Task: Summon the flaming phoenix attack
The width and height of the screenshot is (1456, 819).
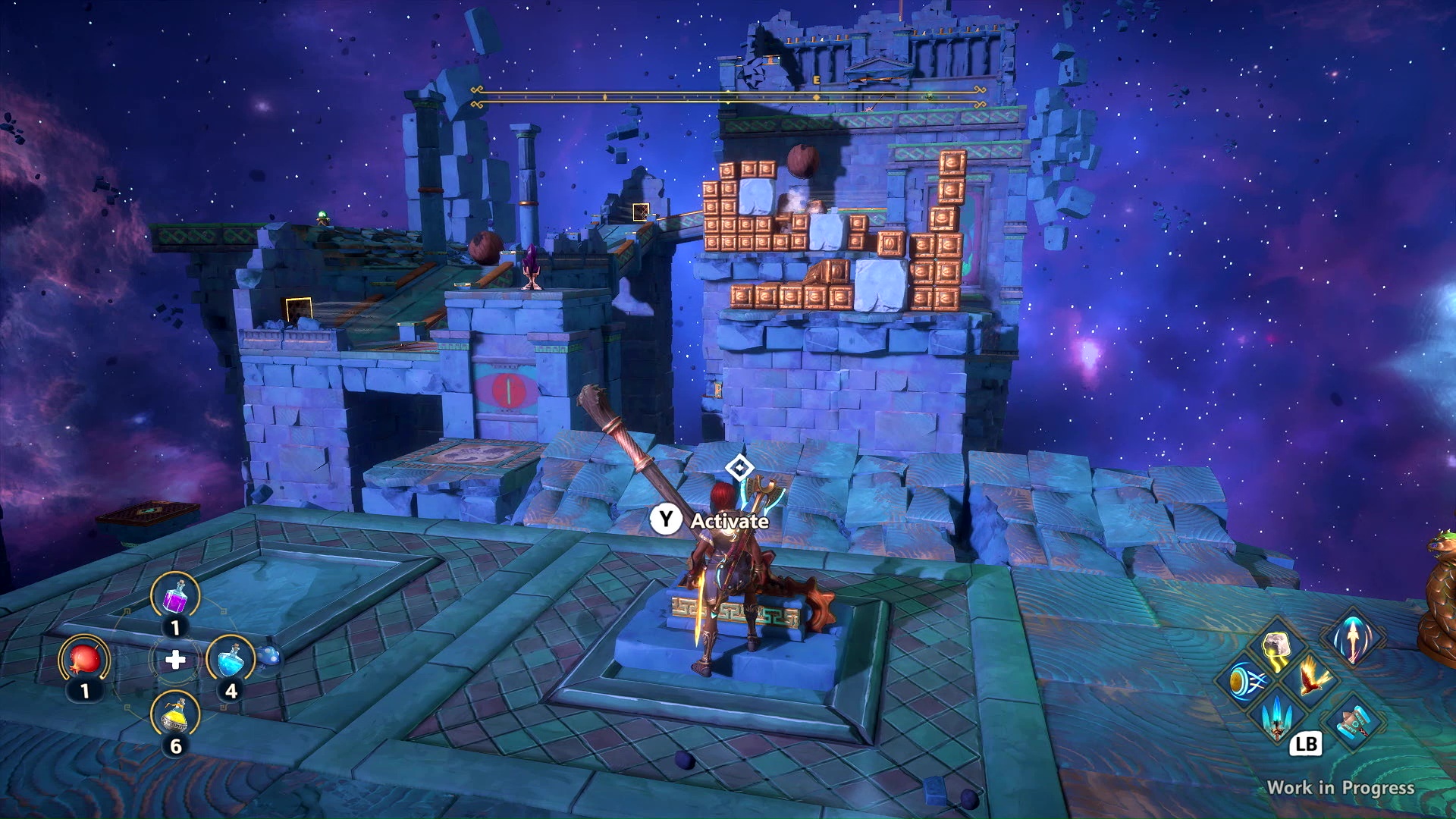Action: (1310, 676)
